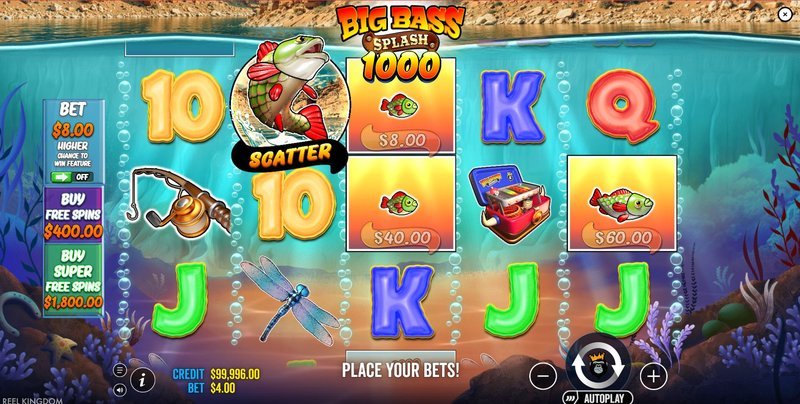Image resolution: width=800 pixels, height=404 pixels.
Task: Buy Super Free Spins for $1,800.00
Action: pyautogui.click(x=73, y=278)
